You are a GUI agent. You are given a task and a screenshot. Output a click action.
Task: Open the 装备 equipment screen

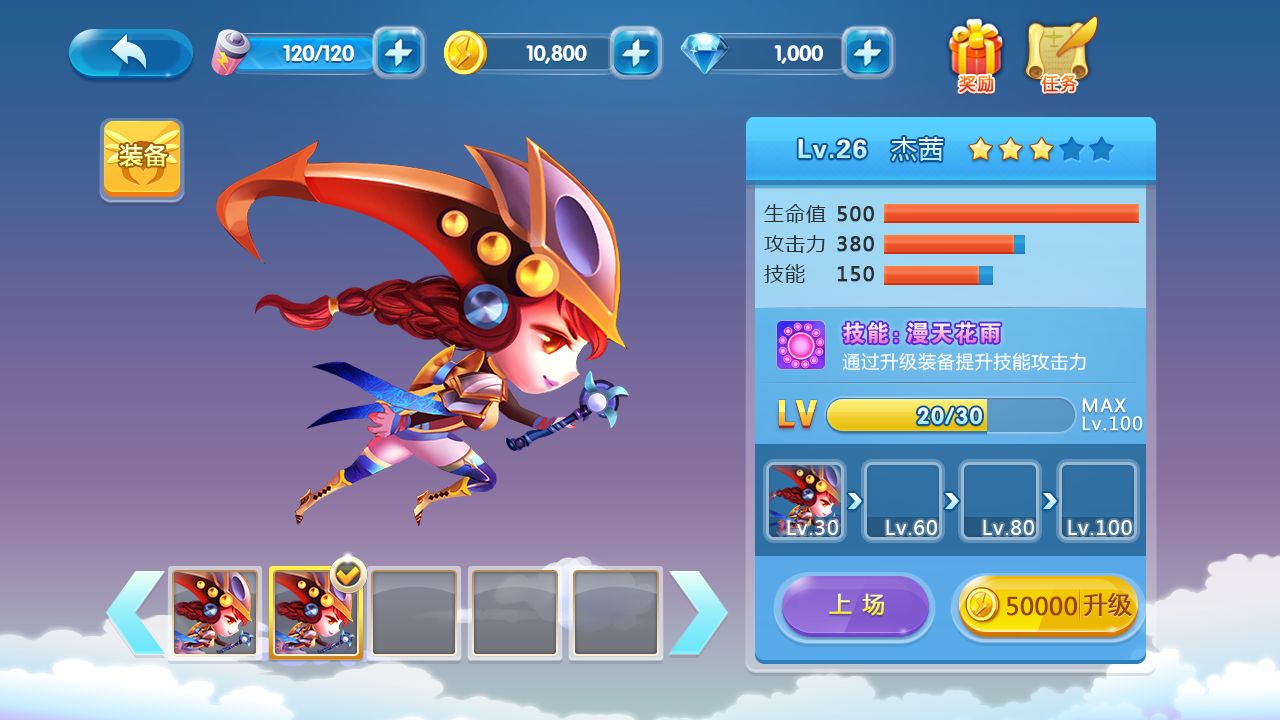(142, 158)
